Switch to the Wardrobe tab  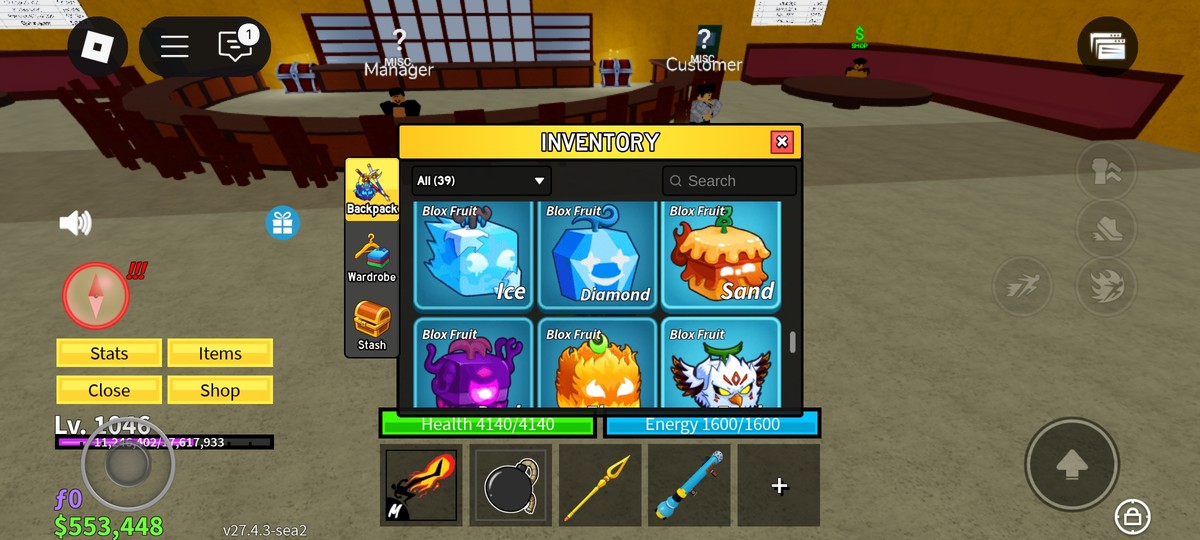(x=371, y=257)
